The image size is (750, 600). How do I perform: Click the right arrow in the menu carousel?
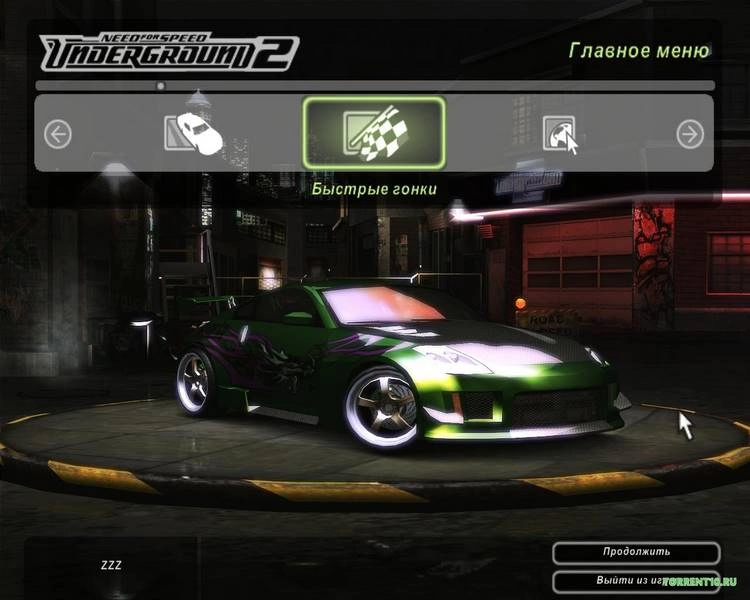pyautogui.click(x=690, y=134)
